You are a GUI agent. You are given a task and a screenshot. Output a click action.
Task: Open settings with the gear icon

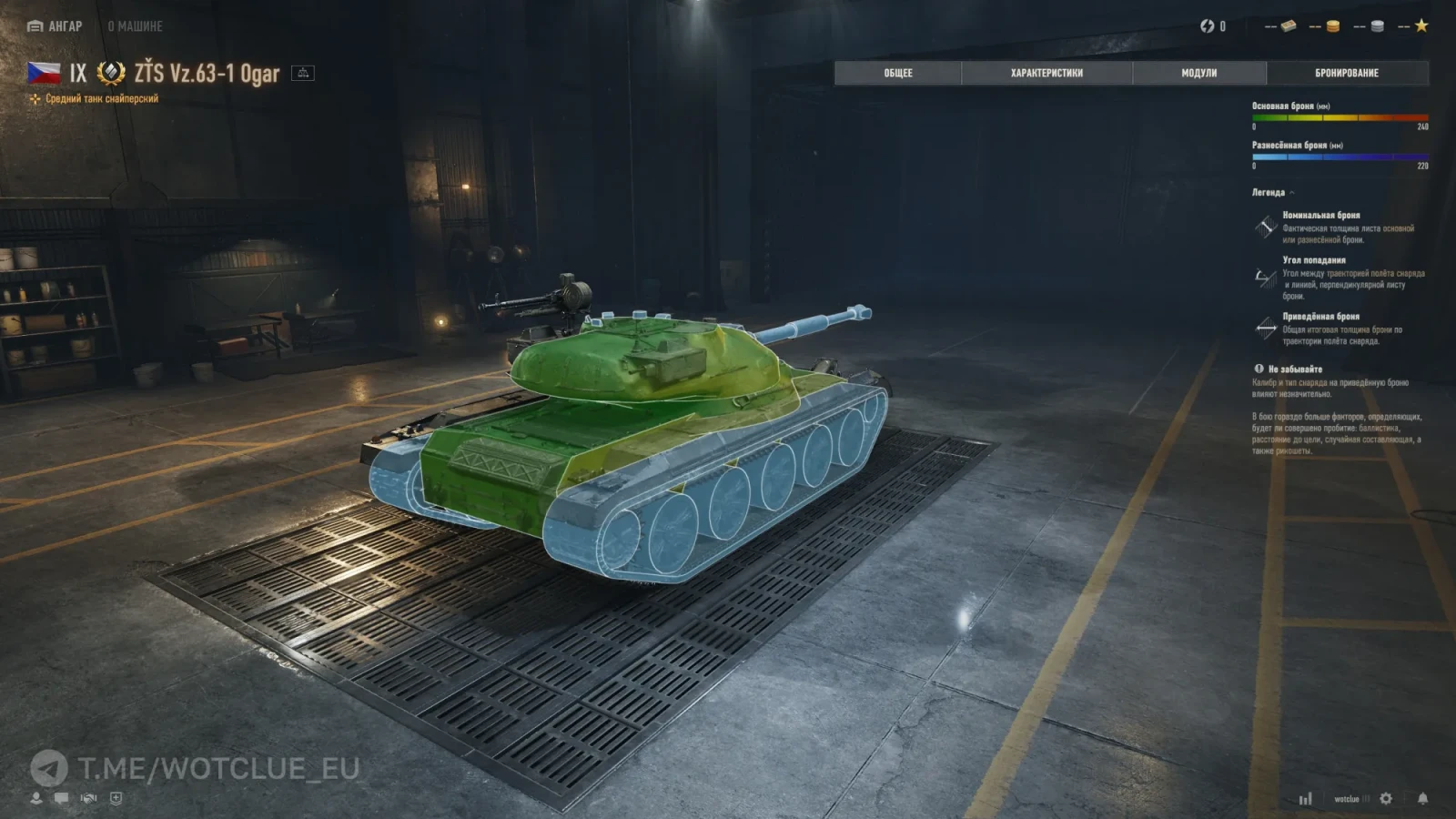click(1386, 798)
